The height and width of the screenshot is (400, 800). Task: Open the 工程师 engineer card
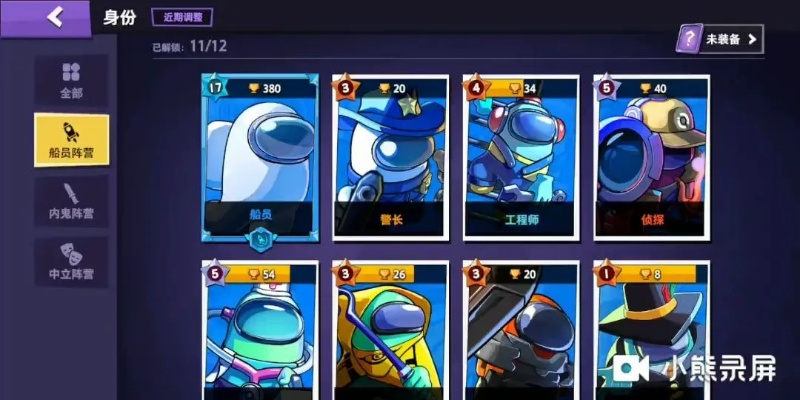[521, 160]
